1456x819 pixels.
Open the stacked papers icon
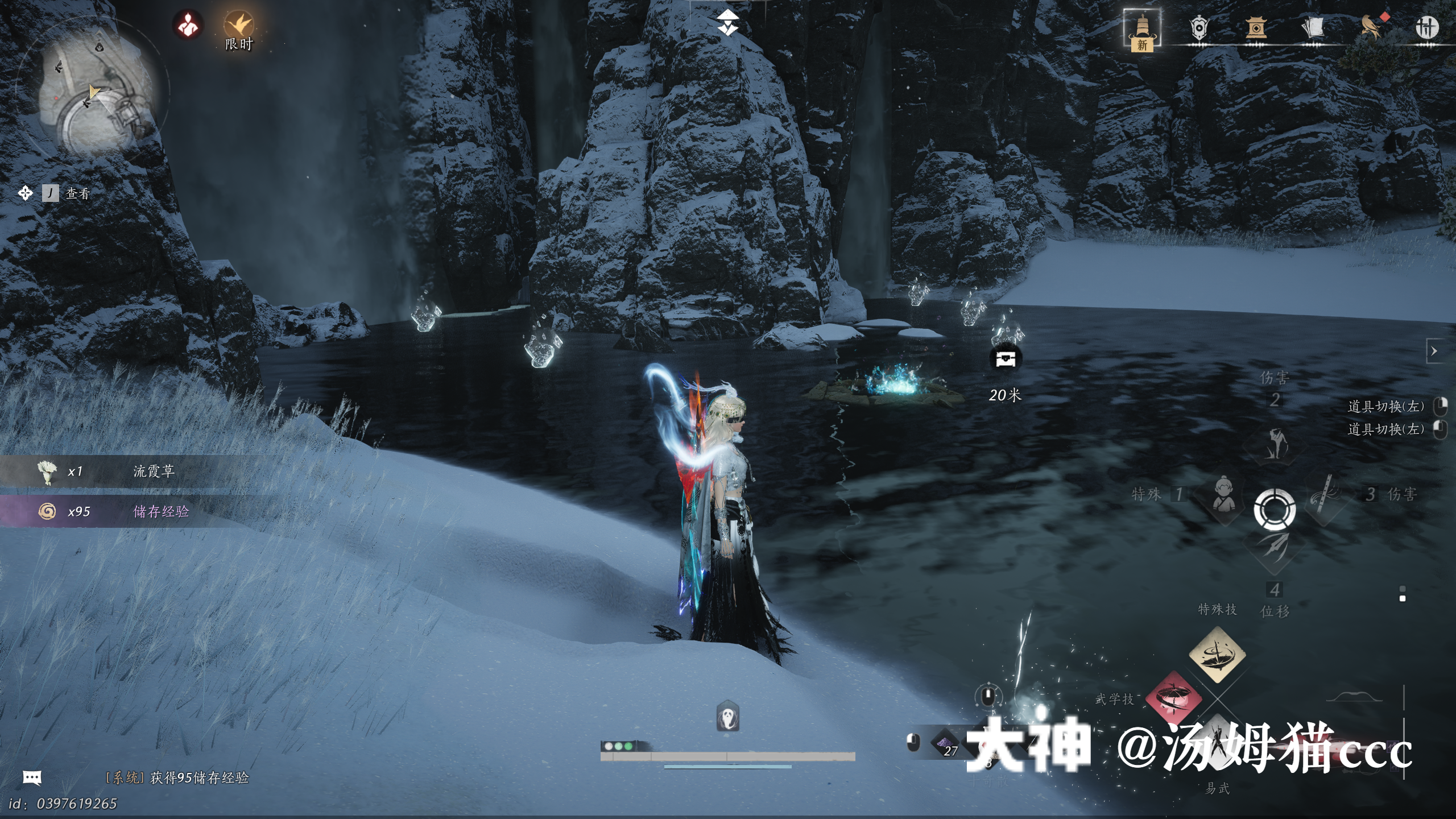click(x=1312, y=27)
